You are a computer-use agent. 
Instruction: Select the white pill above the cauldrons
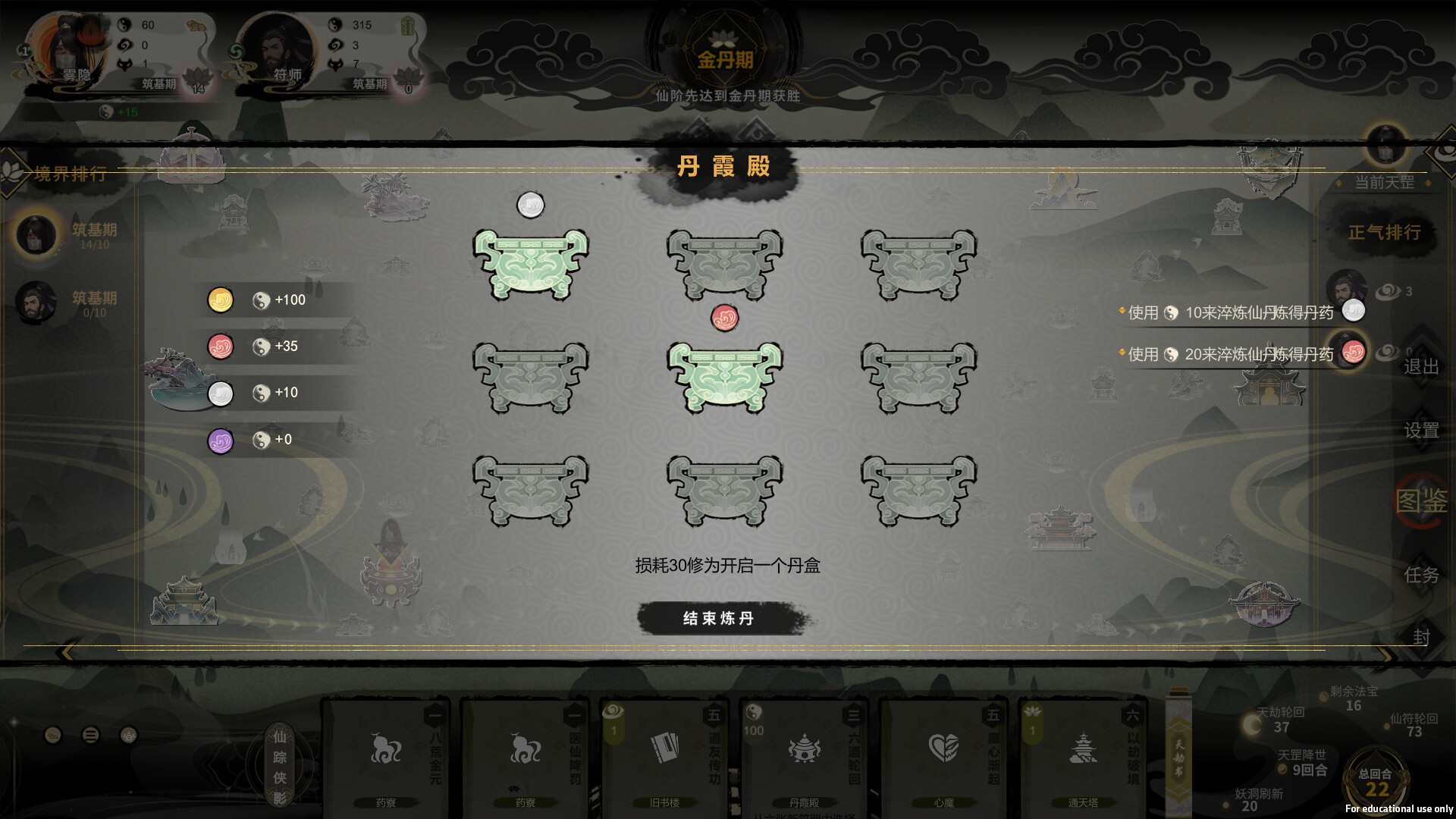point(532,203)
